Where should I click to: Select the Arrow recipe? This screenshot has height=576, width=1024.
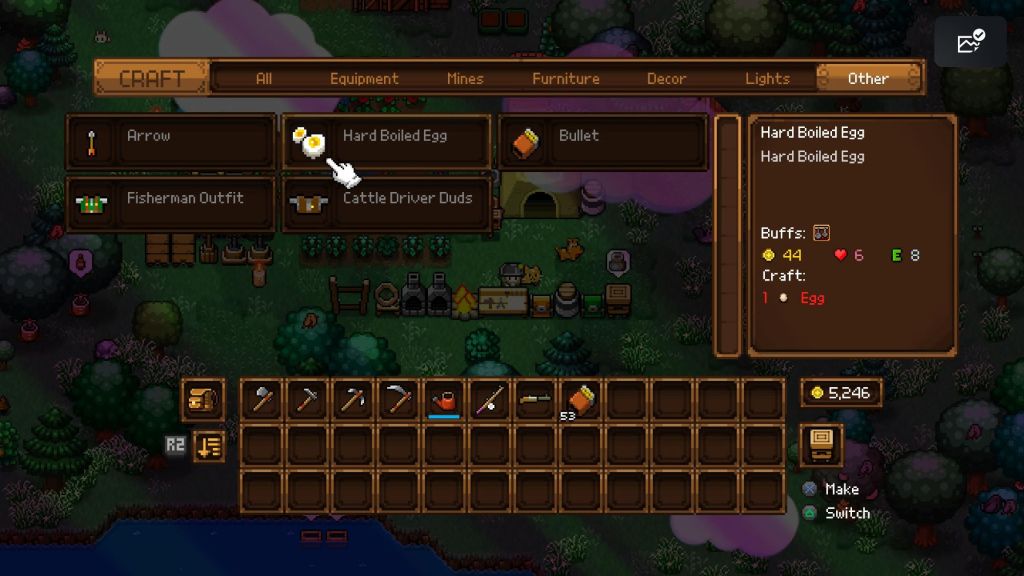tap(171, 141)
